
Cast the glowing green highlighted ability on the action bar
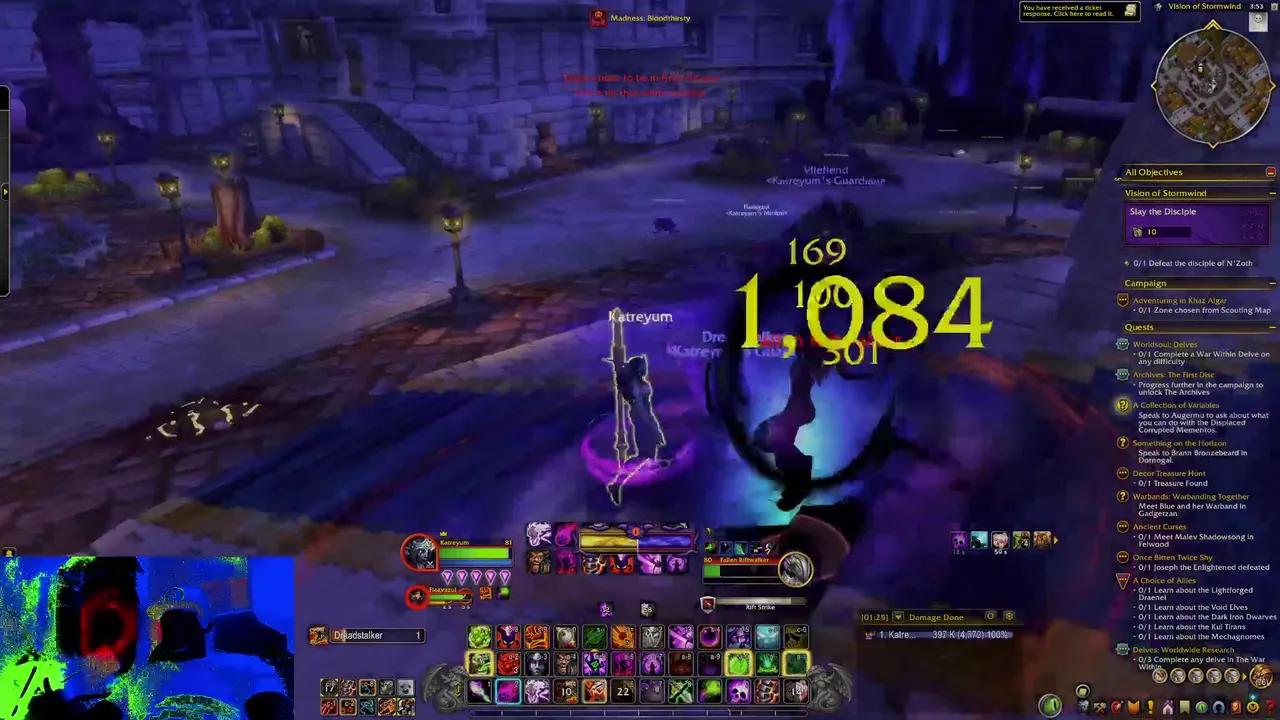coord(738,662)
